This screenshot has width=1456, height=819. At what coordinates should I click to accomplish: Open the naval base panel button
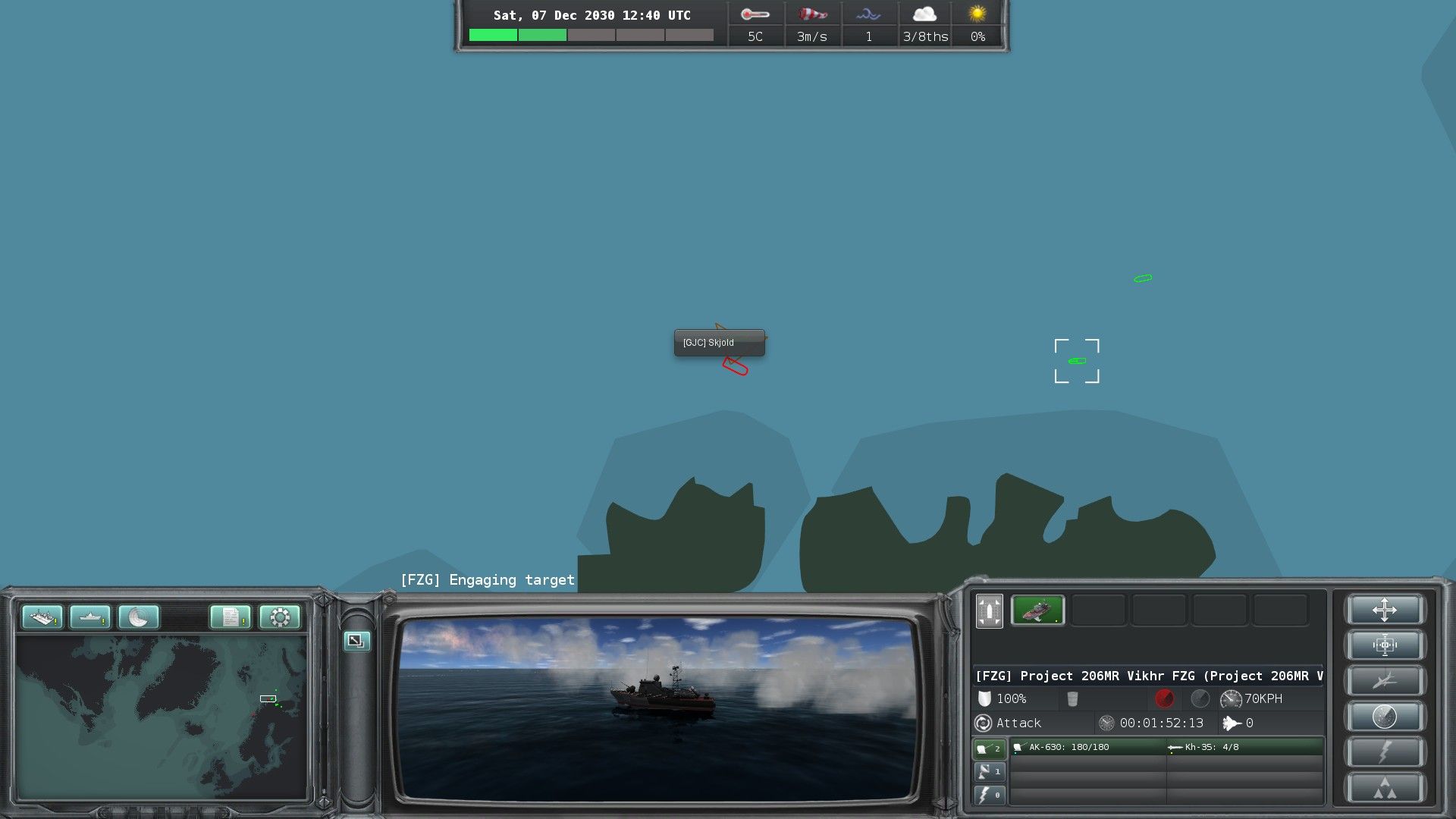[42, 617]
